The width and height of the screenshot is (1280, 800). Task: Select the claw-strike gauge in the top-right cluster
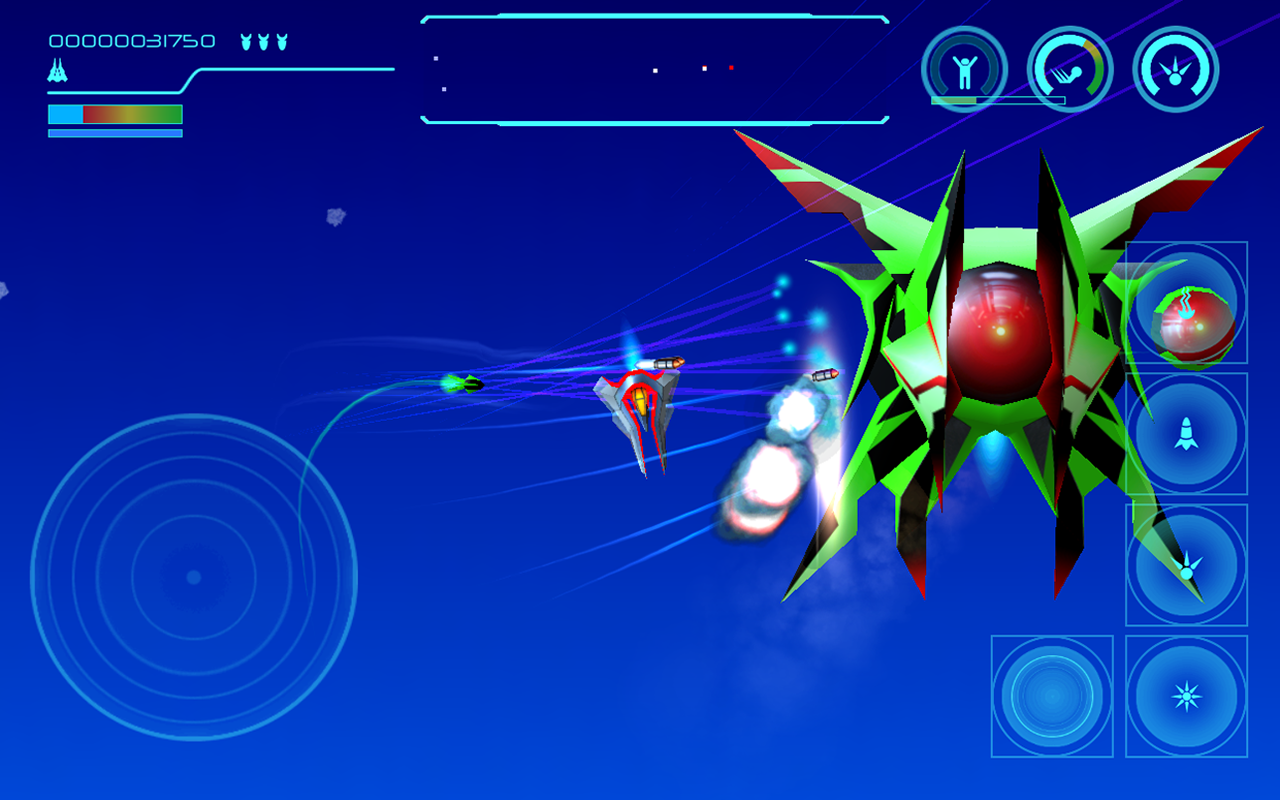click(x=1072, y=68)
